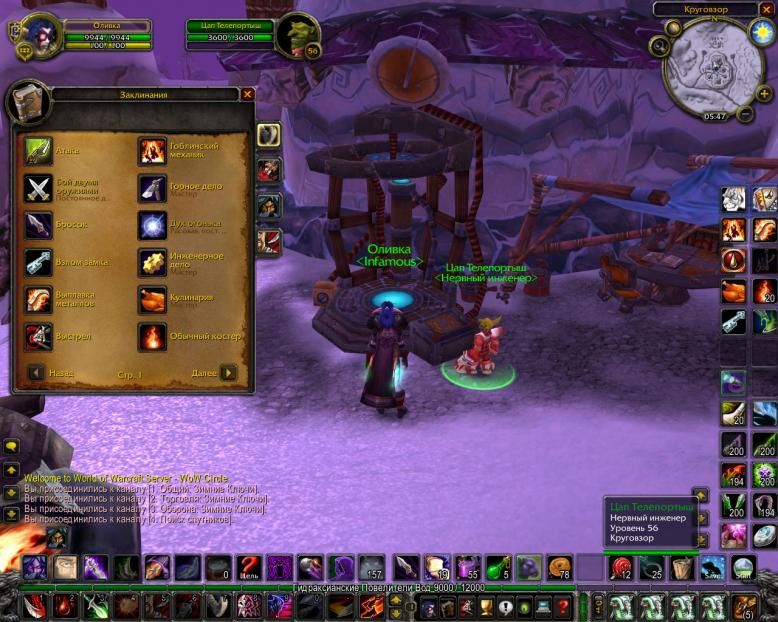Select the Выстрел ability icon
778x622 pixels.
(x=39, y=336)
